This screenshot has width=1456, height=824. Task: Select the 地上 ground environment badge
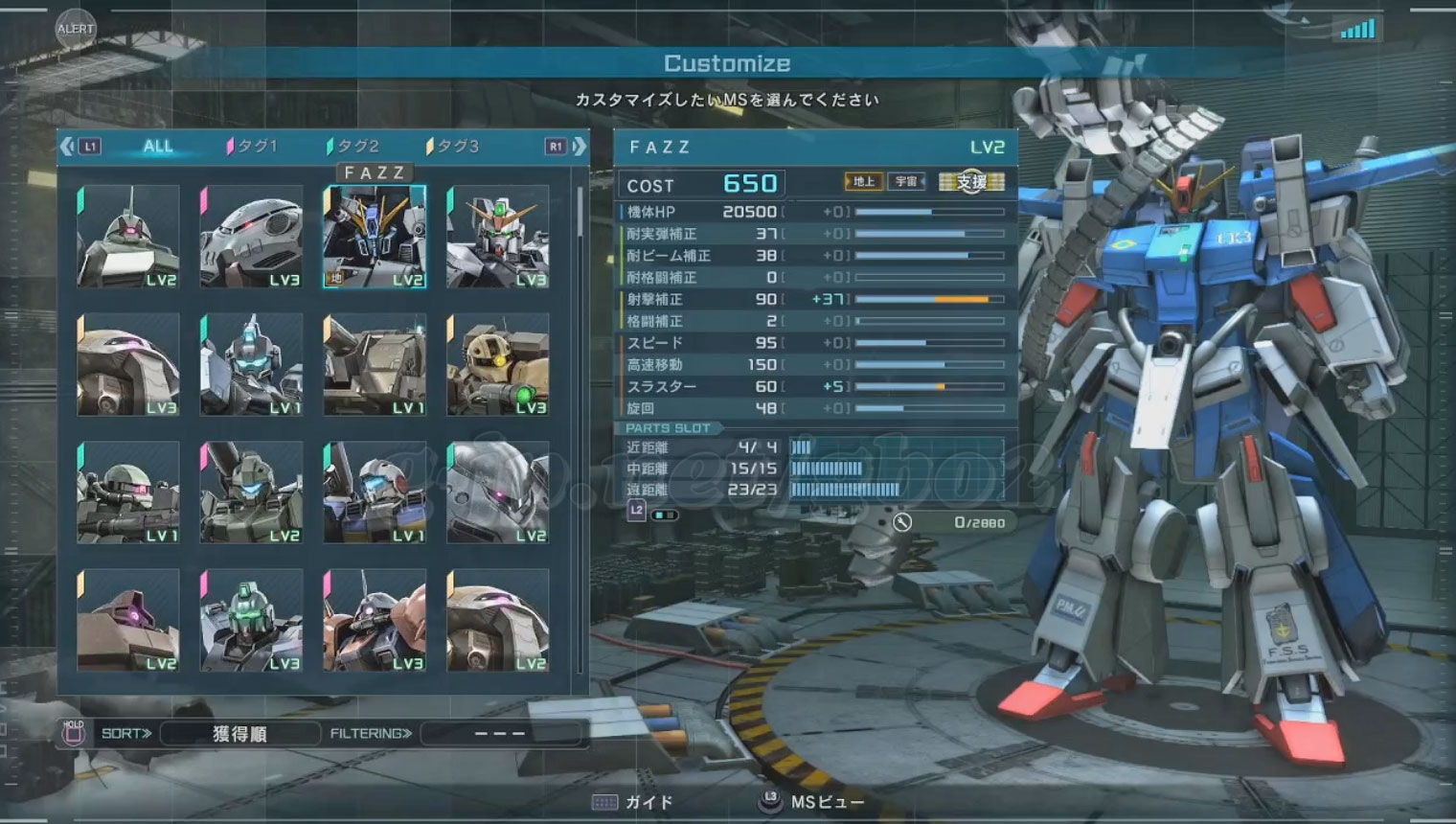(863, 181)
